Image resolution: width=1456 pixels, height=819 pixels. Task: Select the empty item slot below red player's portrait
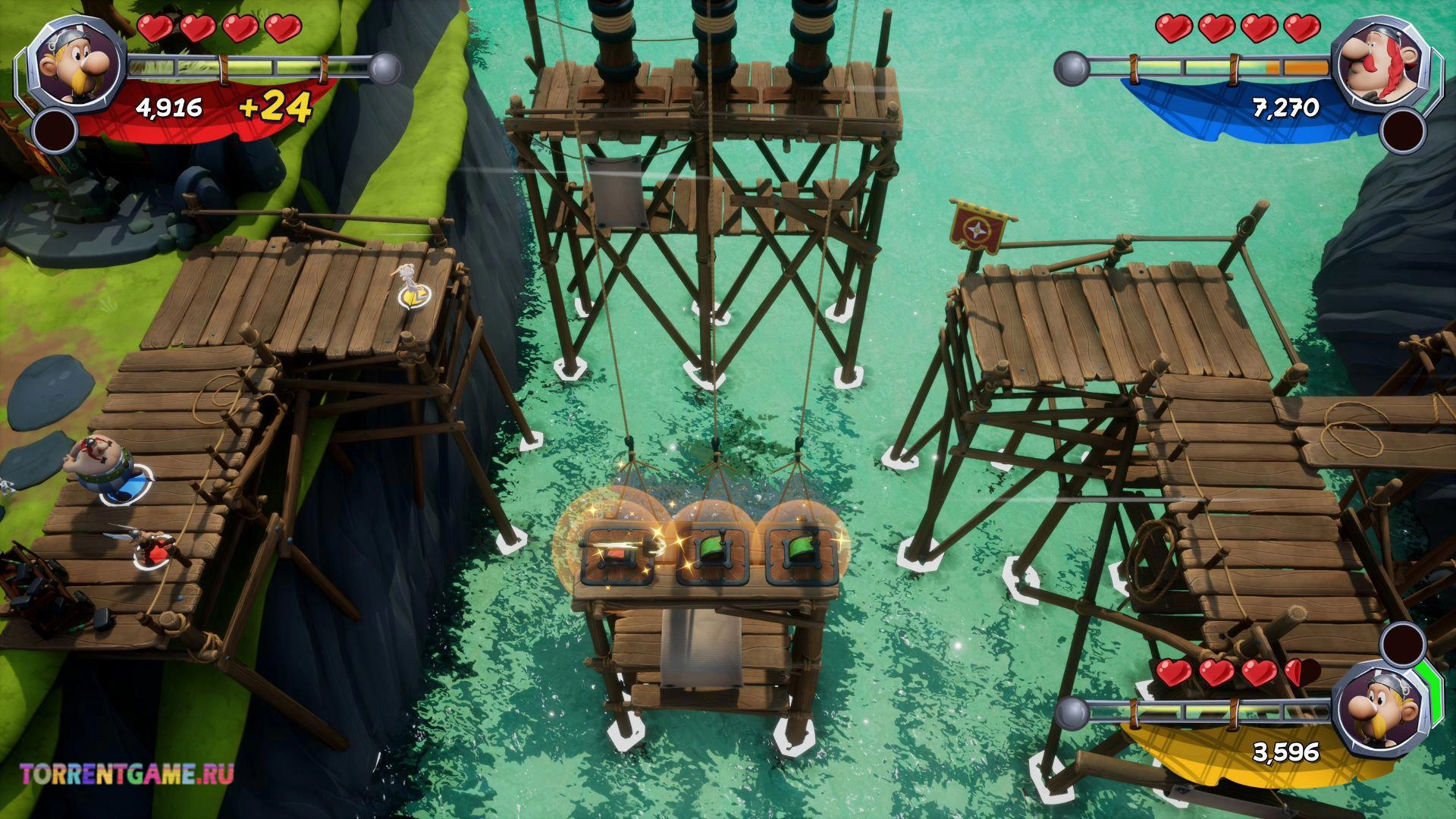[55, 130]
